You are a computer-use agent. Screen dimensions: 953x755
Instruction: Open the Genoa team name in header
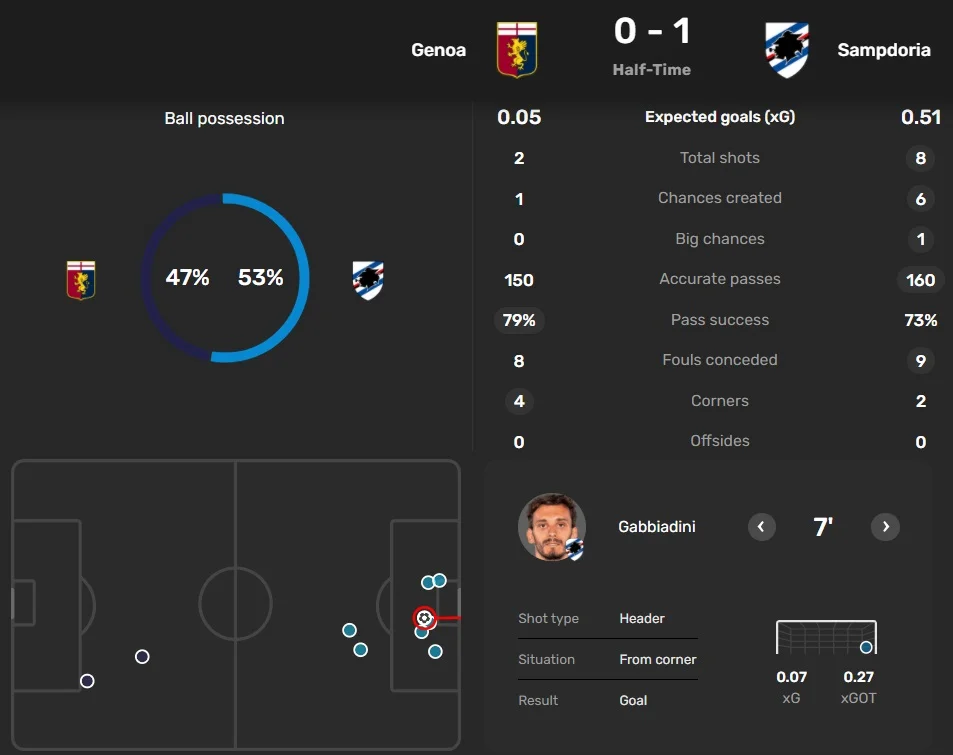(438, 50)
